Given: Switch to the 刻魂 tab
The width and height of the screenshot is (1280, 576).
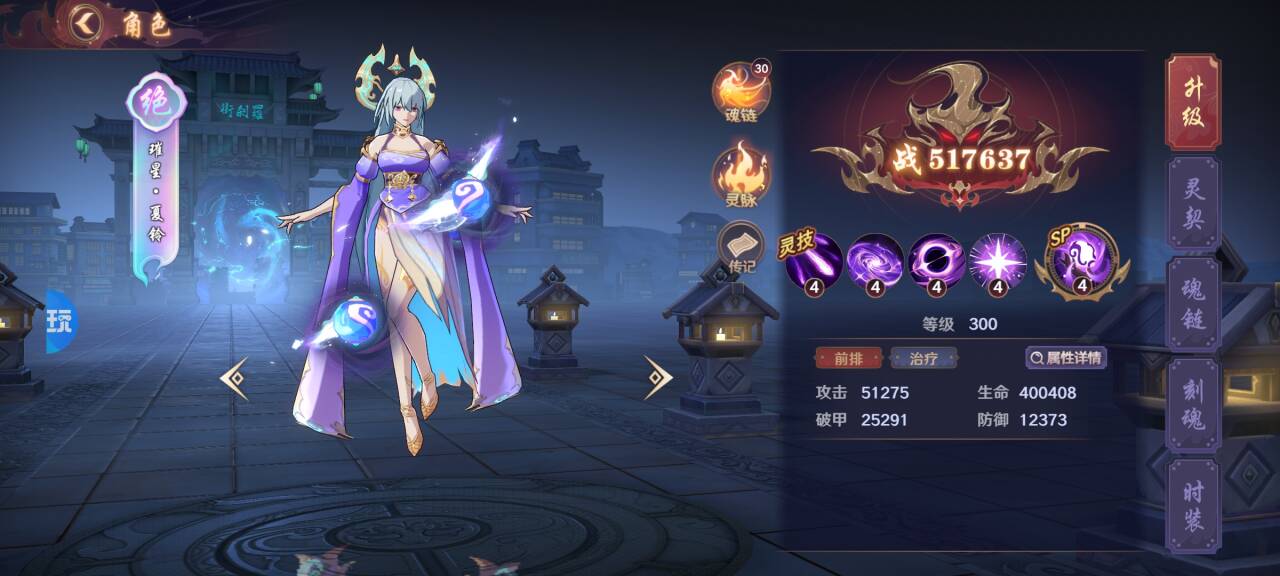Looking at the screenshot, I should (1193, 405).
